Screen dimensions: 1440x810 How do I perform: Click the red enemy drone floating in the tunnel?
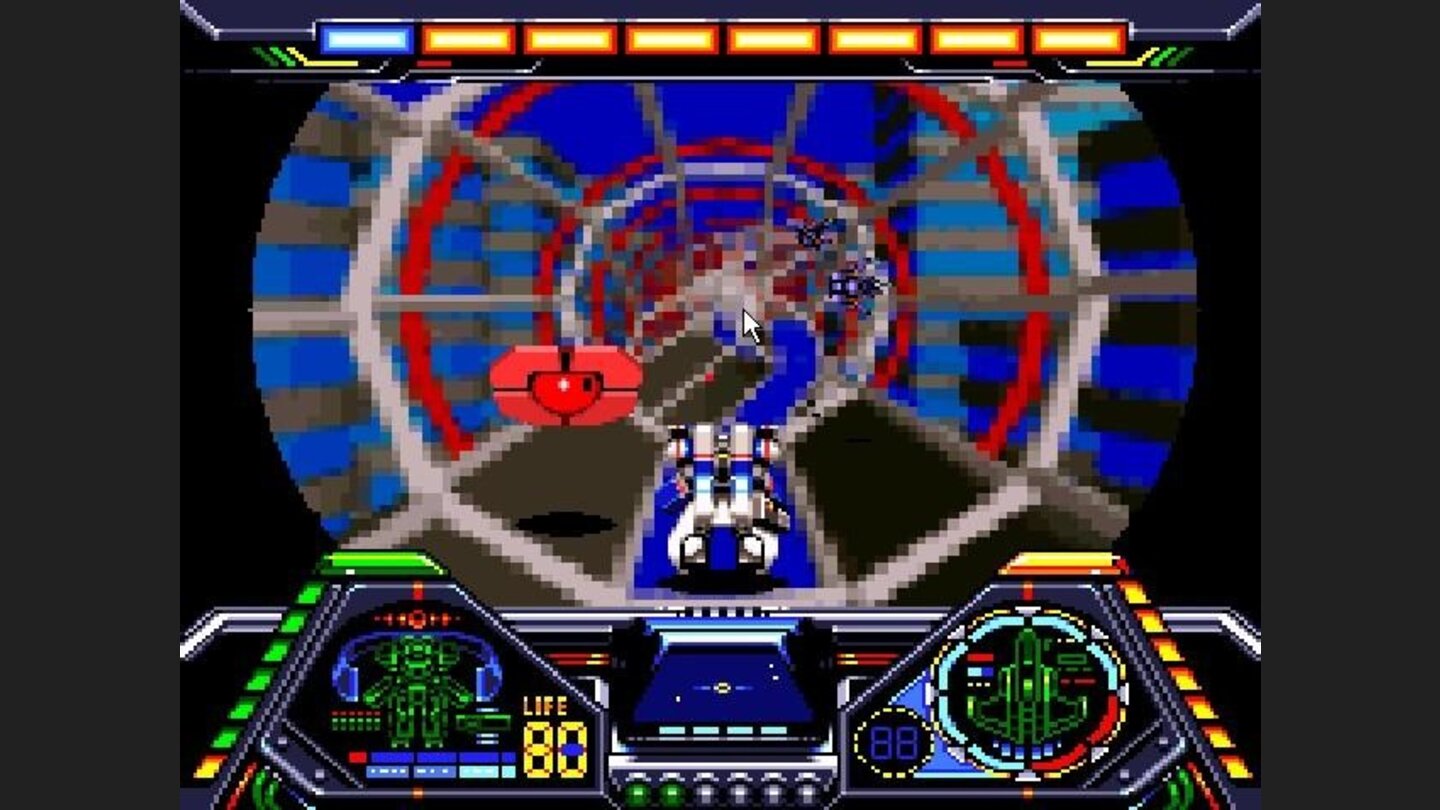pos(565,385)
